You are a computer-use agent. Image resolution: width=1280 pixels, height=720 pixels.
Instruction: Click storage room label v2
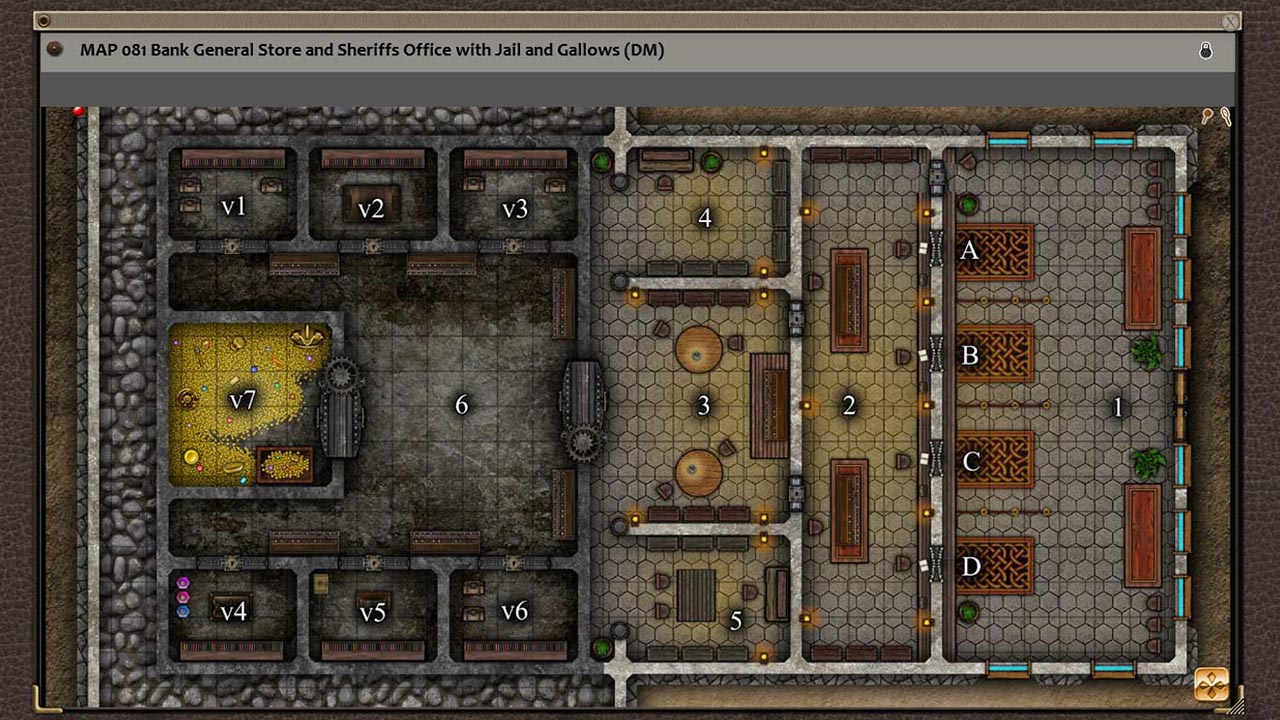370,208
